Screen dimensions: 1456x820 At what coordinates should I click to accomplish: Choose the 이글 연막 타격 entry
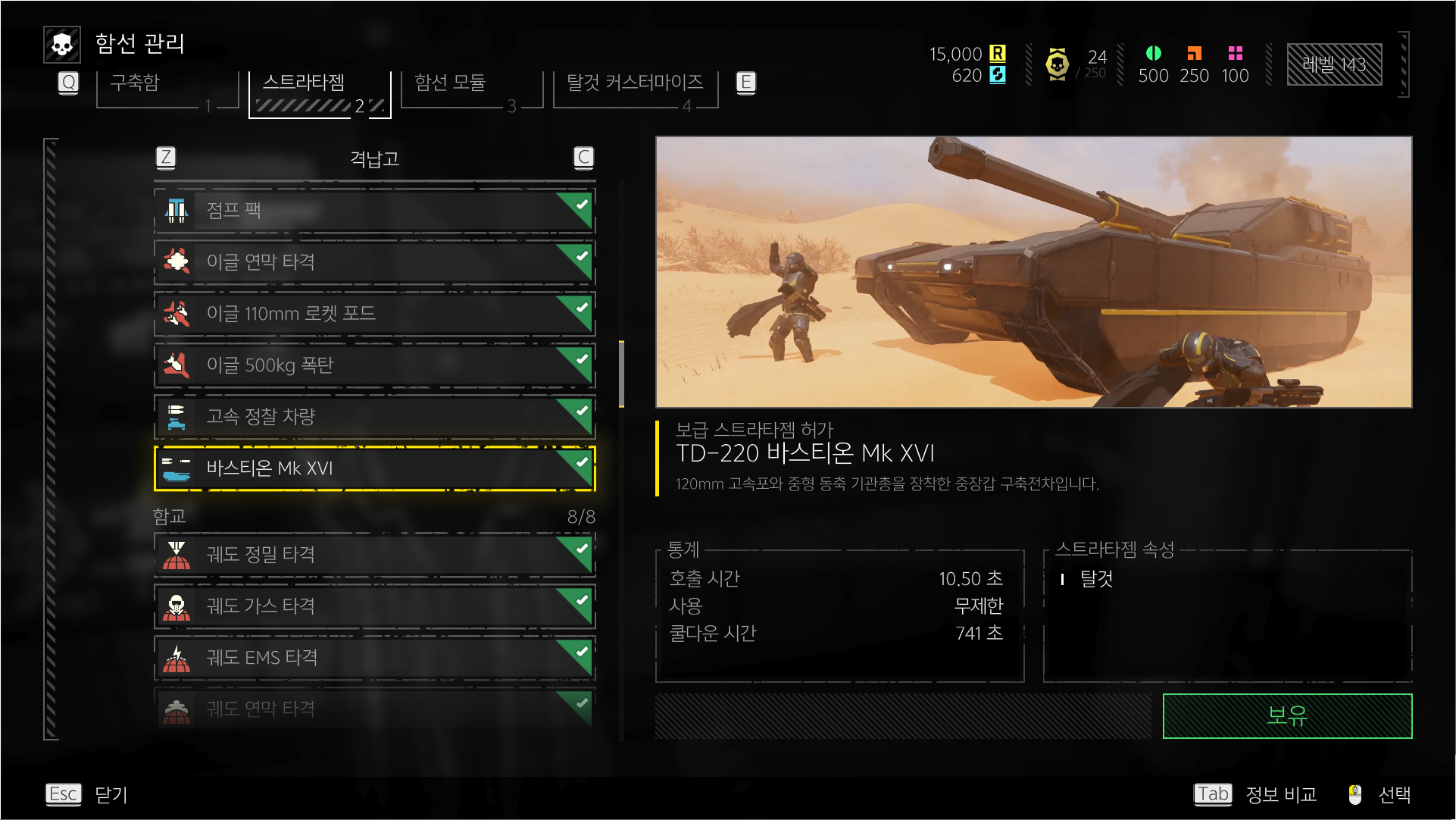click(374, 261)
